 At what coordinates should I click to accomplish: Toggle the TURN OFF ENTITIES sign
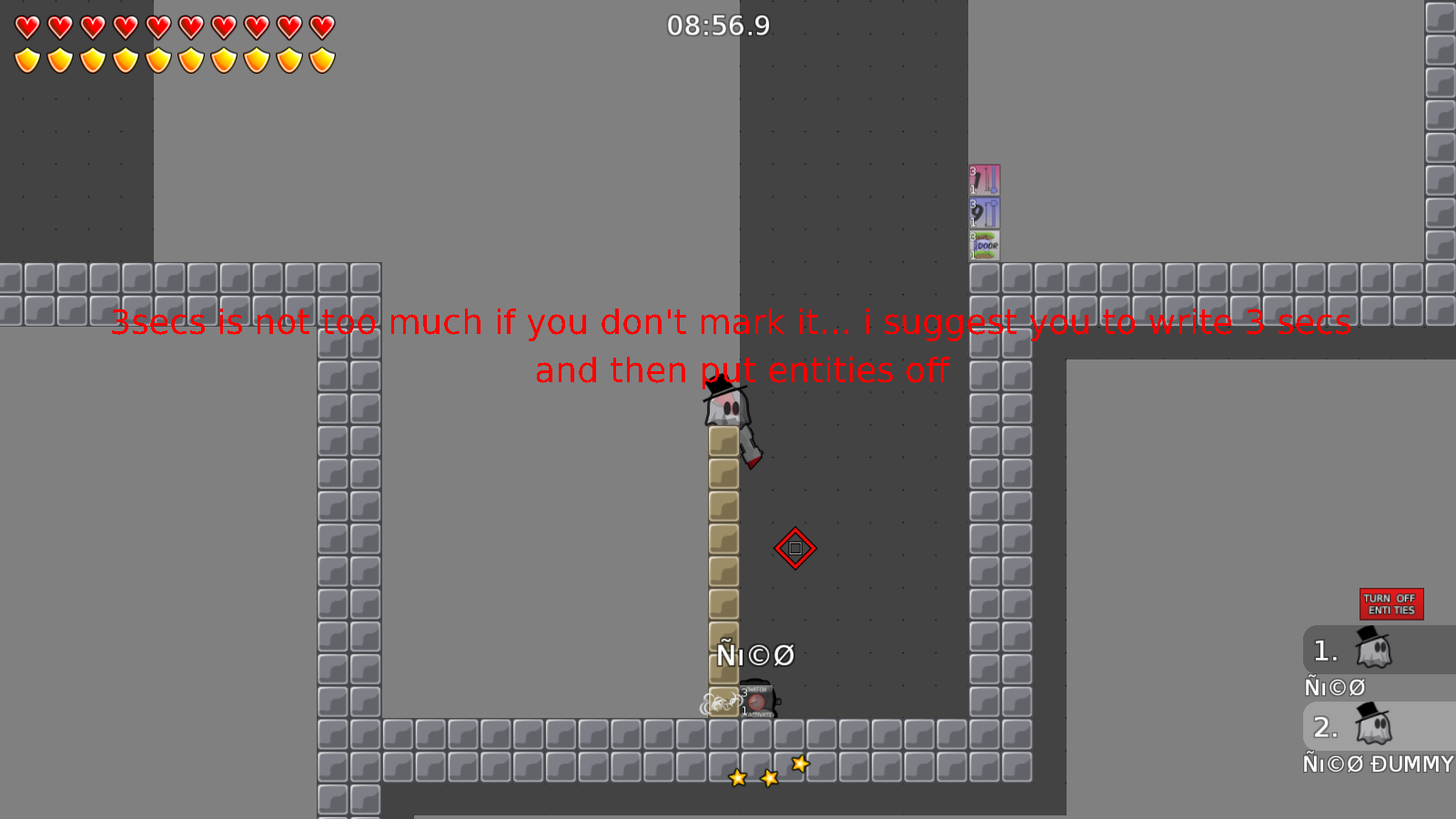(1391, 603)
